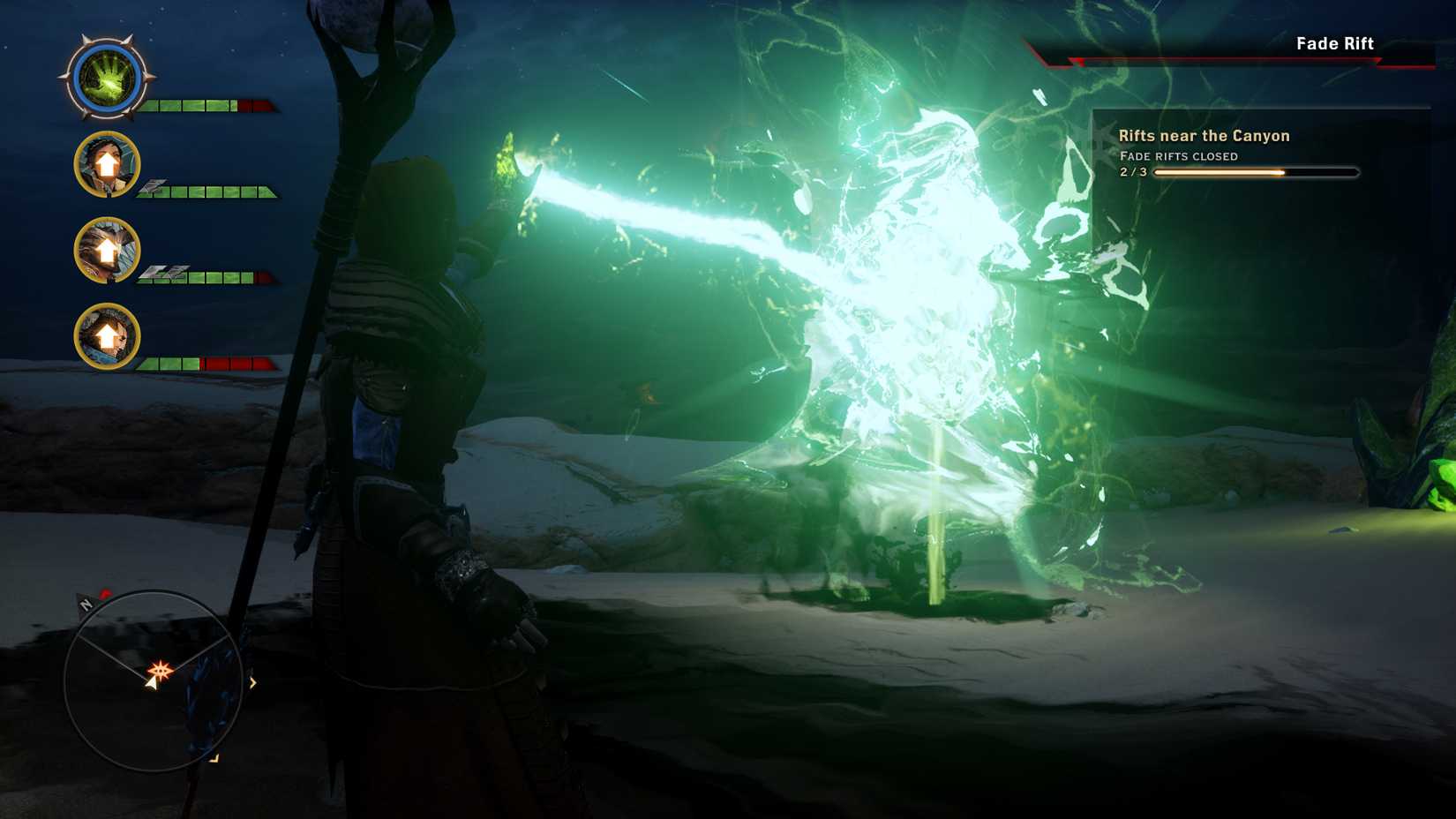Select the player arrow marker in the minimap
The image size is (1456, 819).
[152, 685]
